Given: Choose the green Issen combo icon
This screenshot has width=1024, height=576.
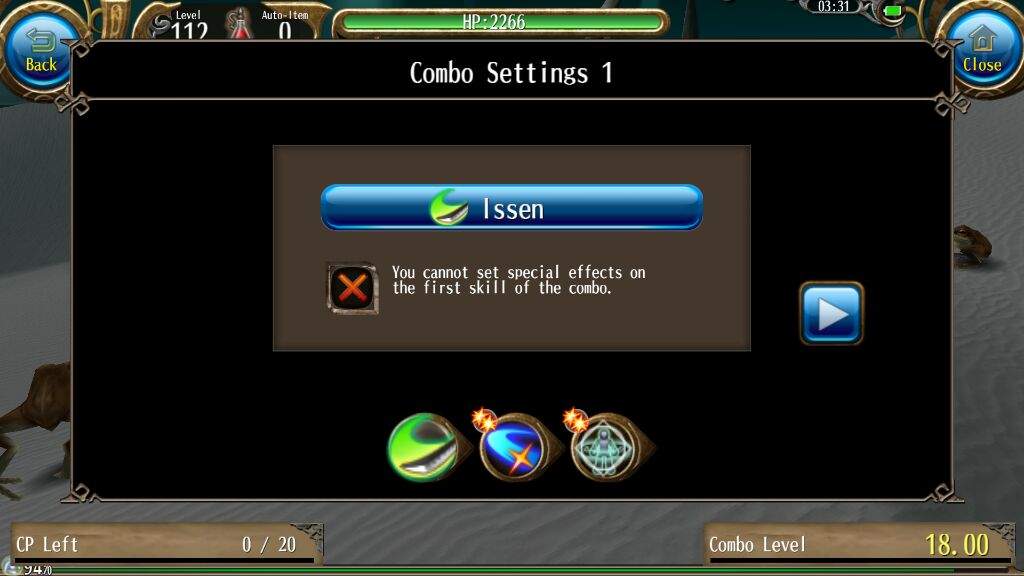Looking at the screenshot, I should [423, 447].
